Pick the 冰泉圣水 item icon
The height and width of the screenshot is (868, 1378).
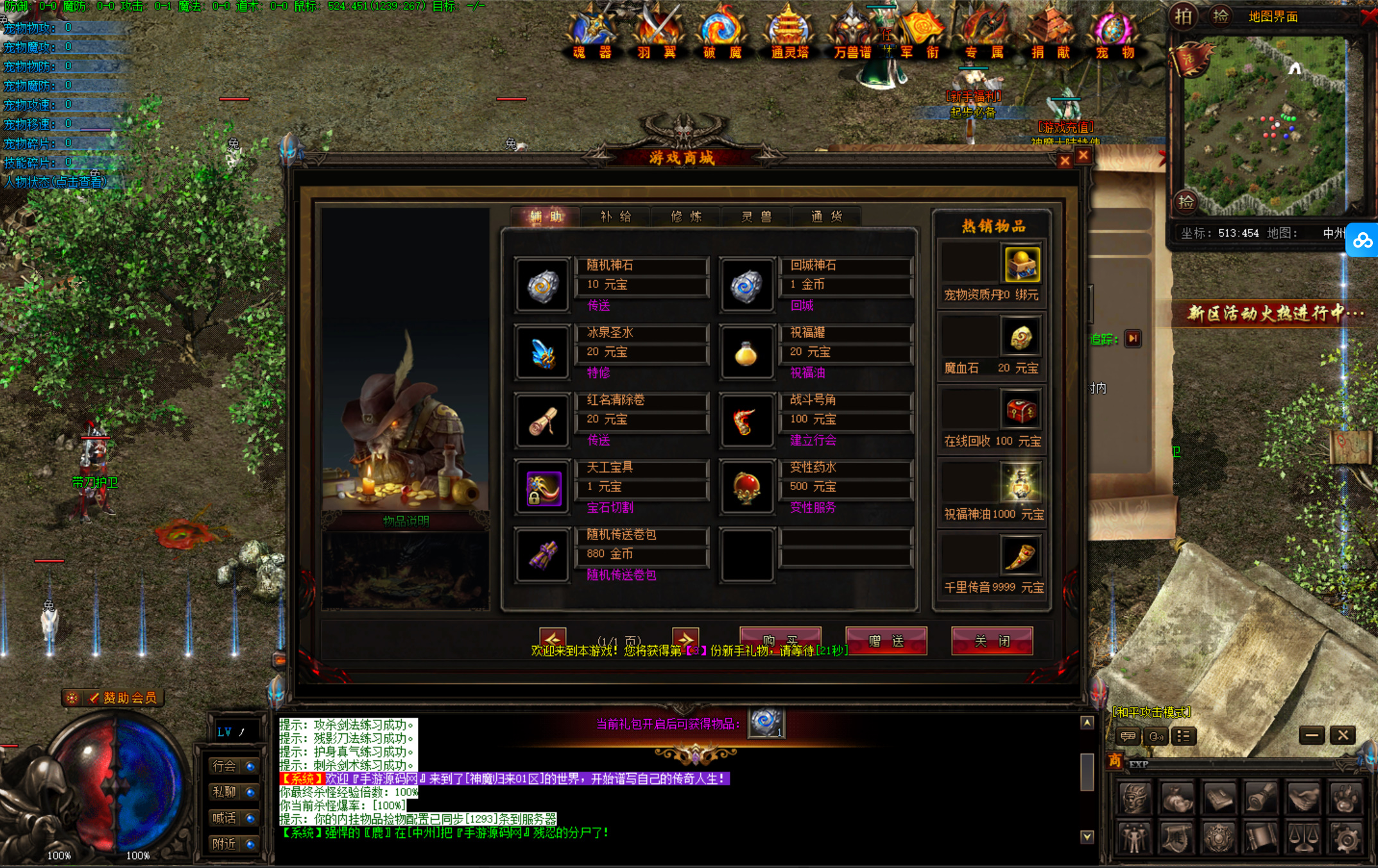pos(542,353)
